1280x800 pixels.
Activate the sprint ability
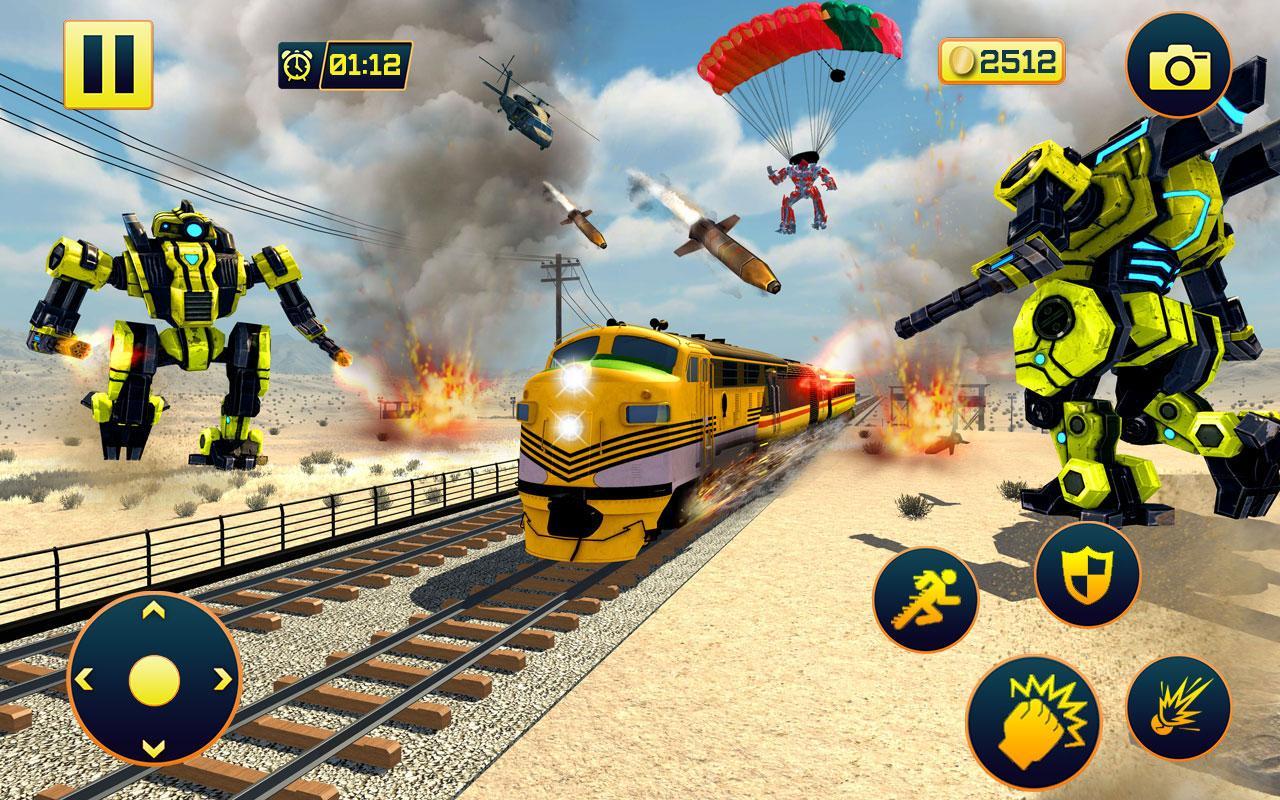pos(928,597)
